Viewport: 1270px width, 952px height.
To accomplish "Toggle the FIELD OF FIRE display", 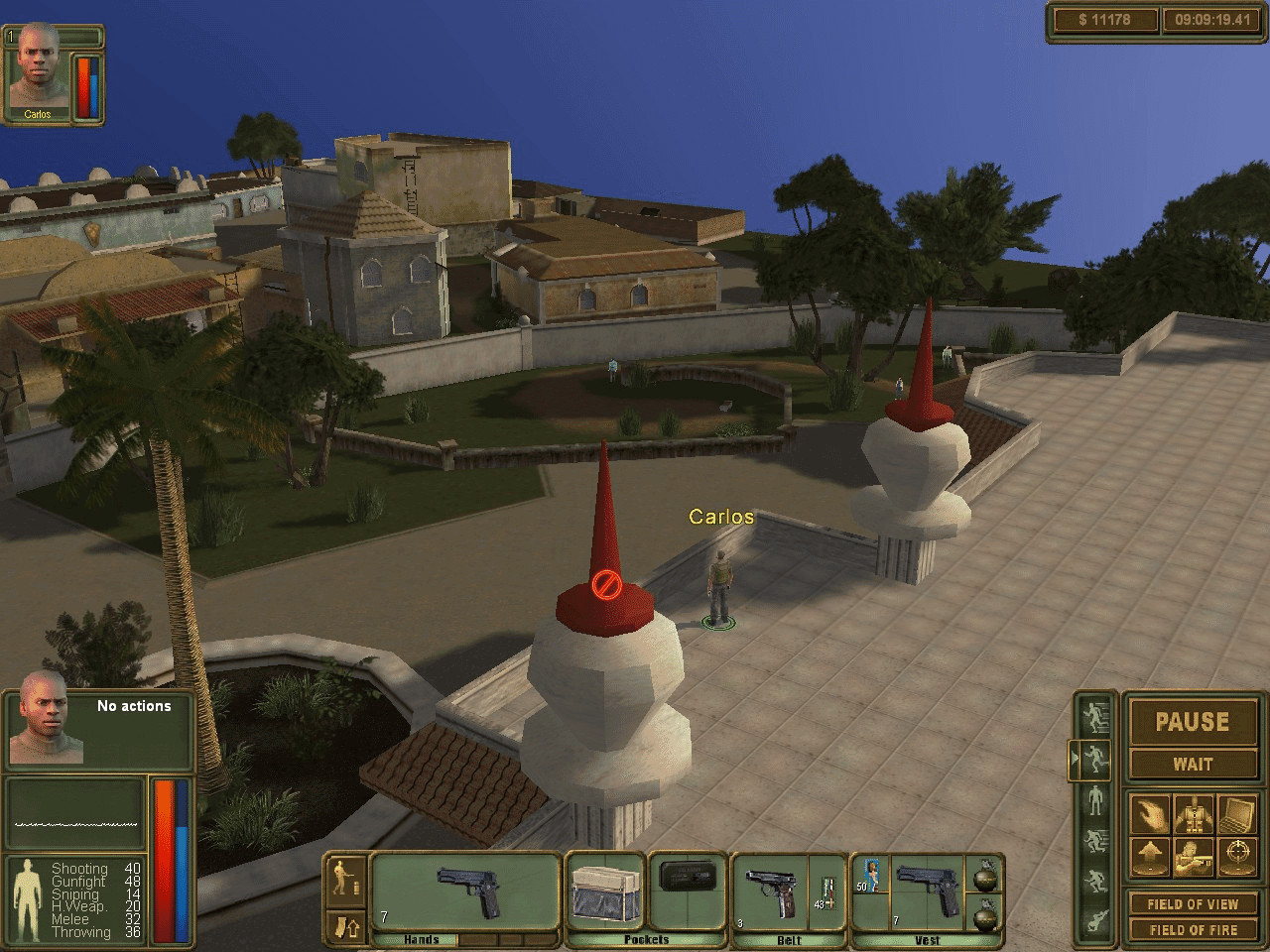I will click(1192, 930).
